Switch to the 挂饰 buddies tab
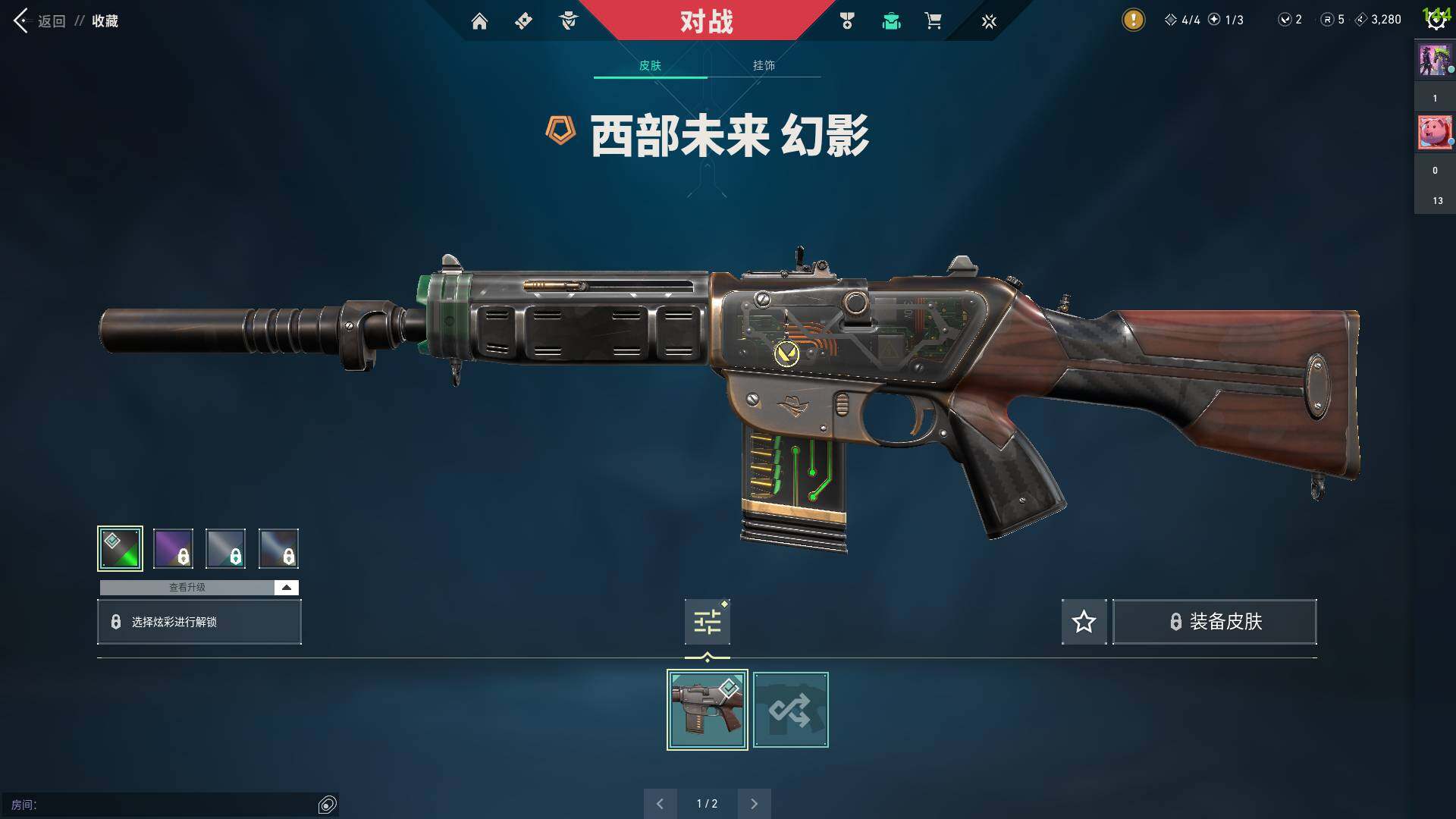Viewport: 1456px width, 819px height. pos(764,65)
